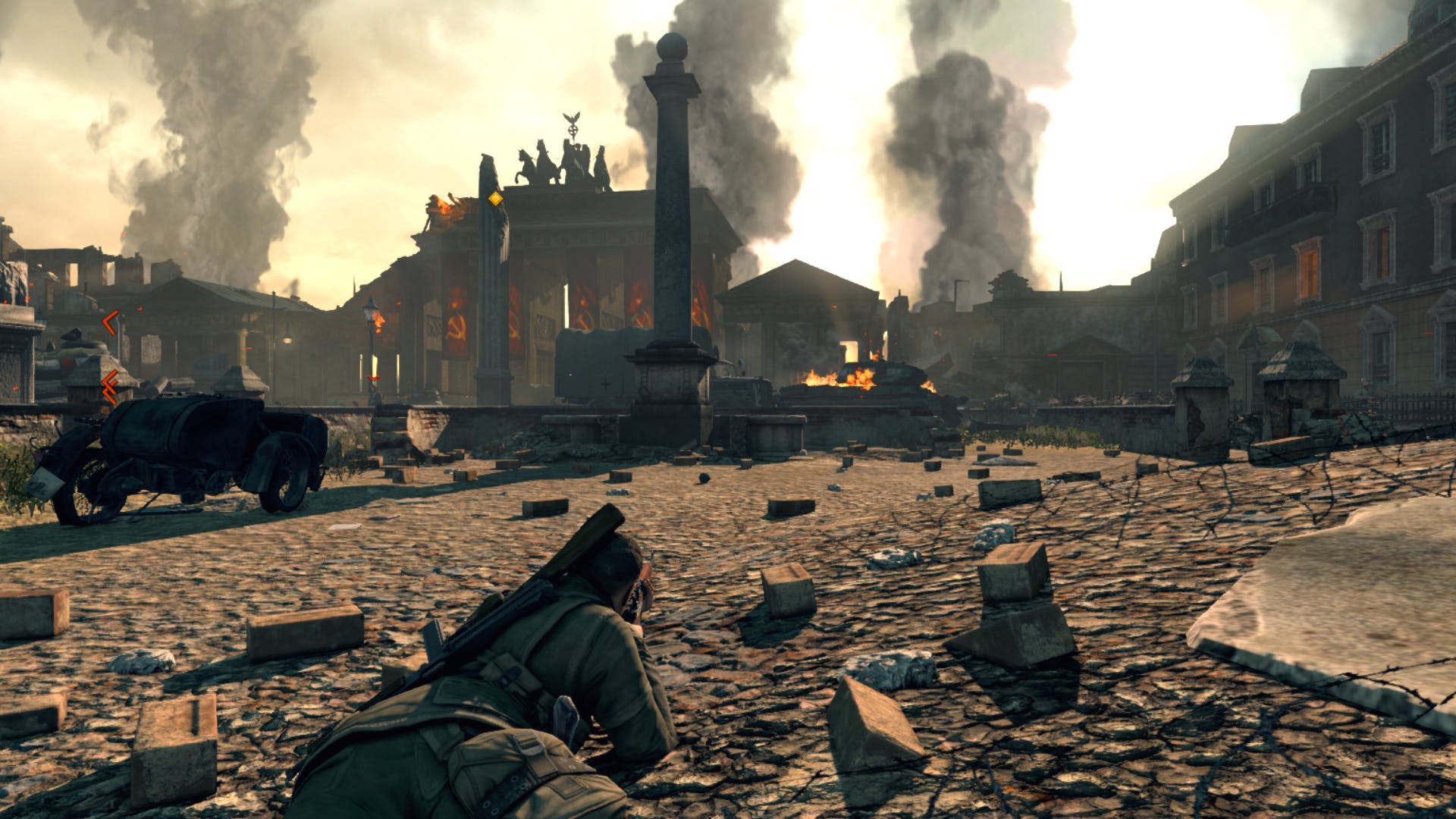This screenshot has width=1456, height=819.
Task: Select the double red chevron enemy indicator
Action: point(110,386)
